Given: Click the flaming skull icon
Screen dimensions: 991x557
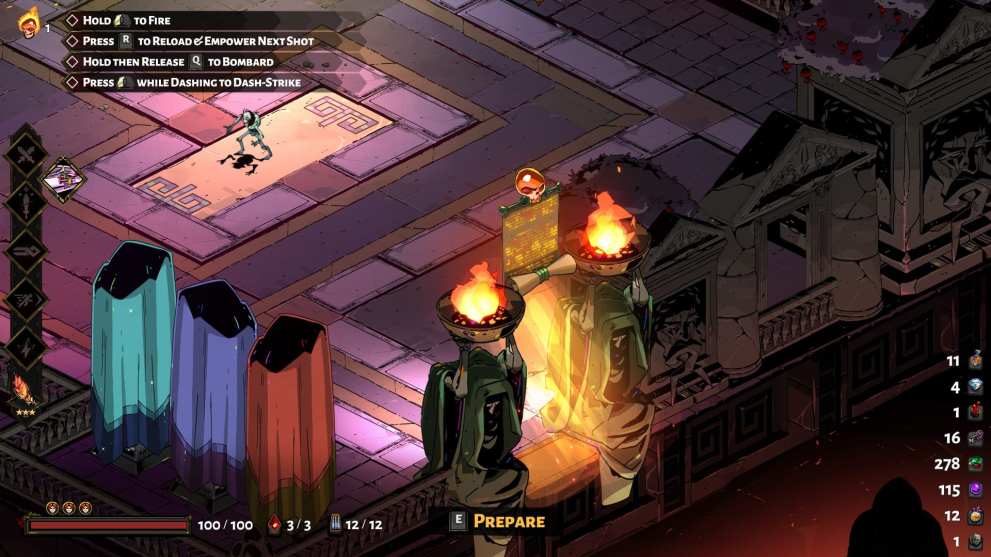Looking at the screenshot, I should (x=27, y=22).
